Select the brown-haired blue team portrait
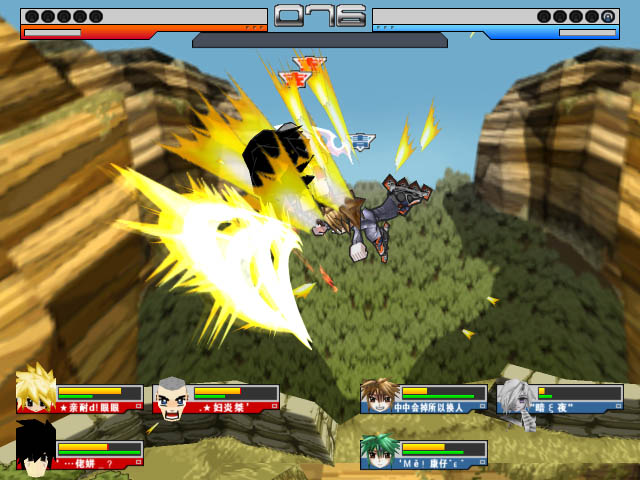Viewport: 640px width, 480px height. [x=379, y=396]
